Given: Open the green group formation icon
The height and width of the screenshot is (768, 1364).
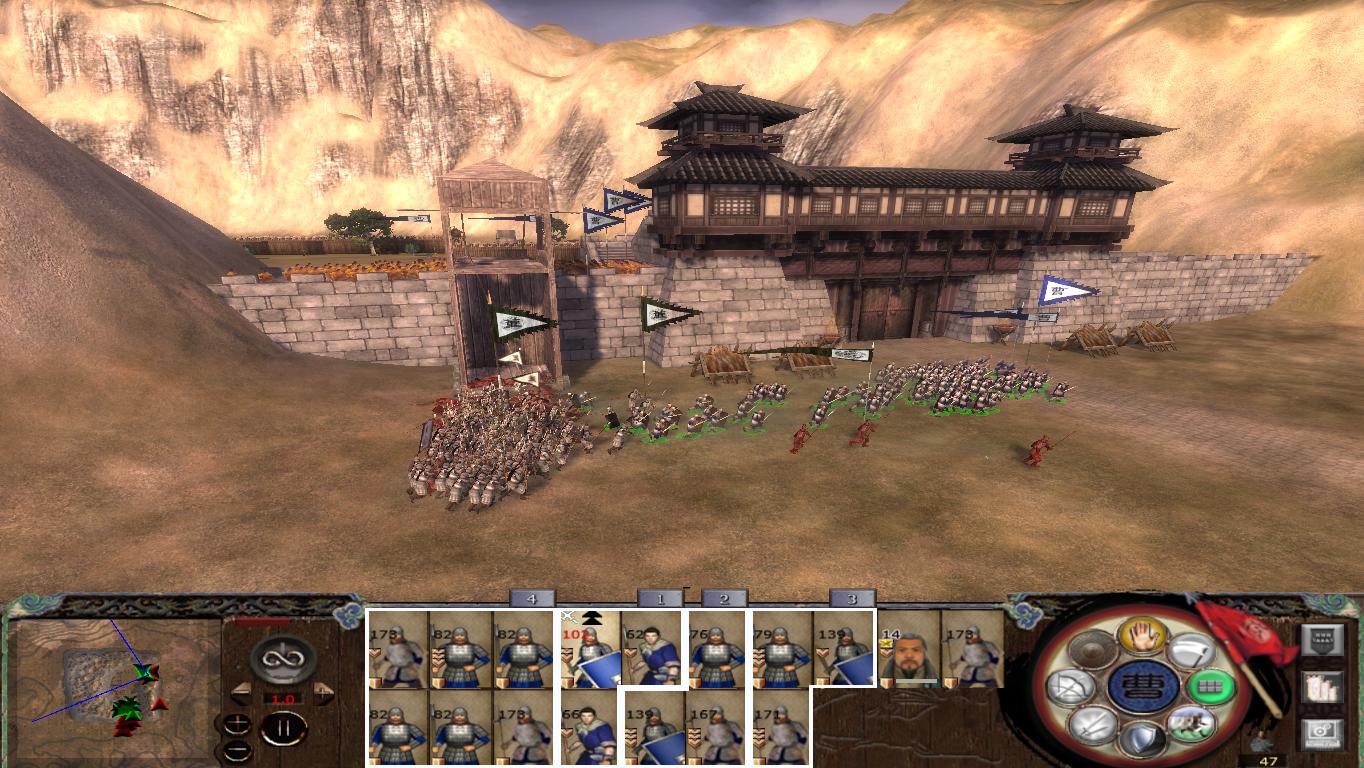Looking at the screenshot, I should click(1210, 686).
